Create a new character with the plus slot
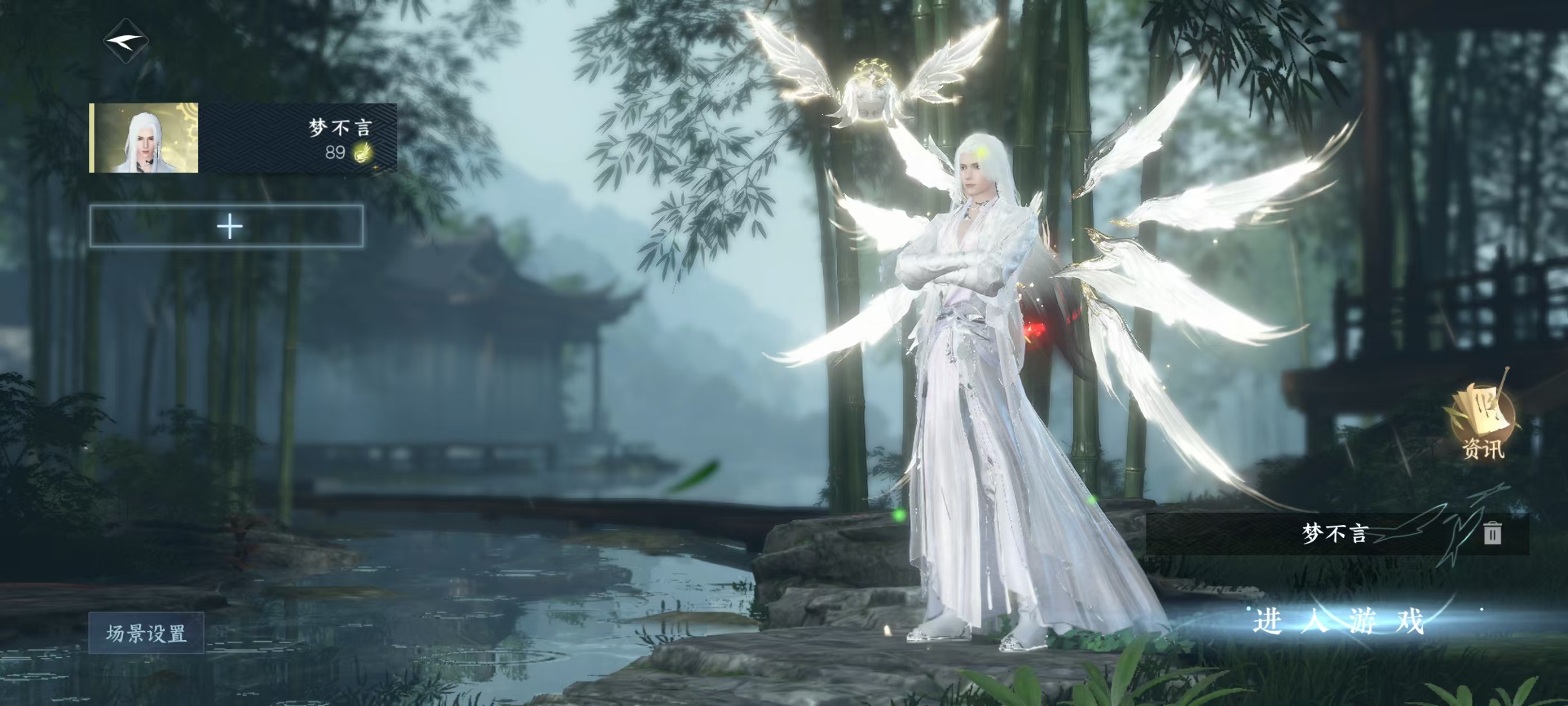This screenshot has height=706, width=1568. (227, 226)
